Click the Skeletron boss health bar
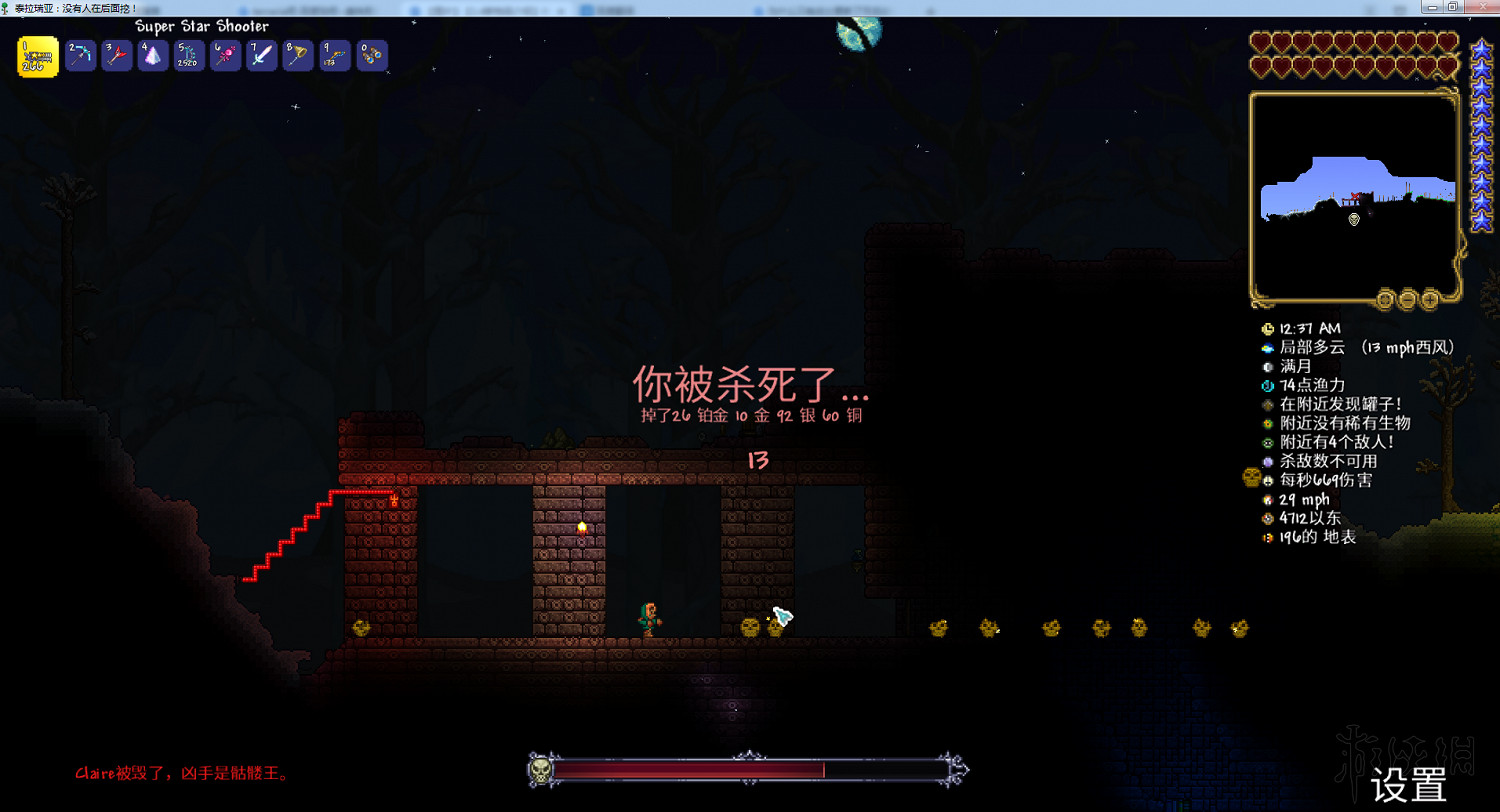The height and width of the screenshot is (812, 1500). pyautogui.click(x=748, y=770)
